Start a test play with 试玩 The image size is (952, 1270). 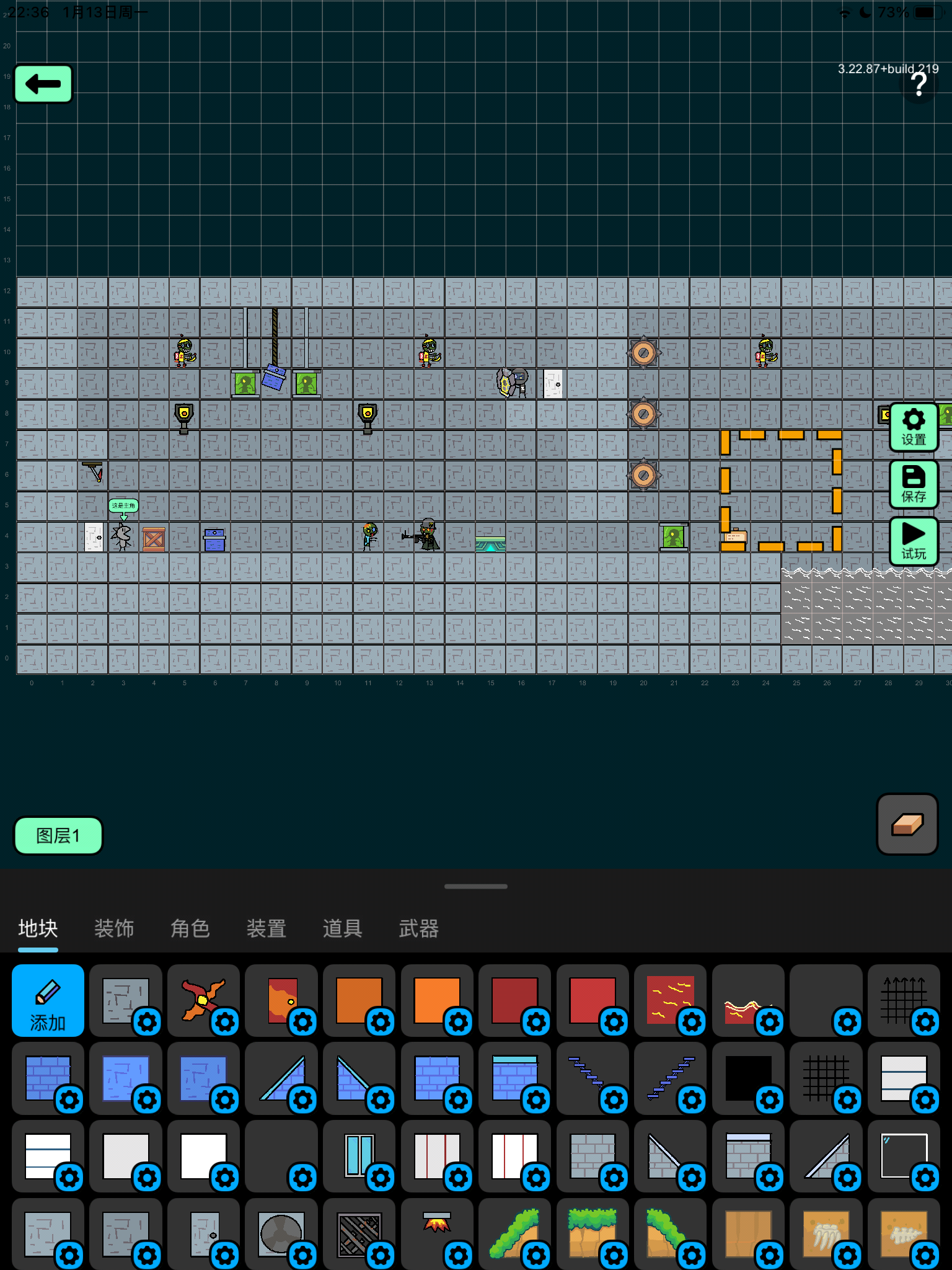[914, 541]
